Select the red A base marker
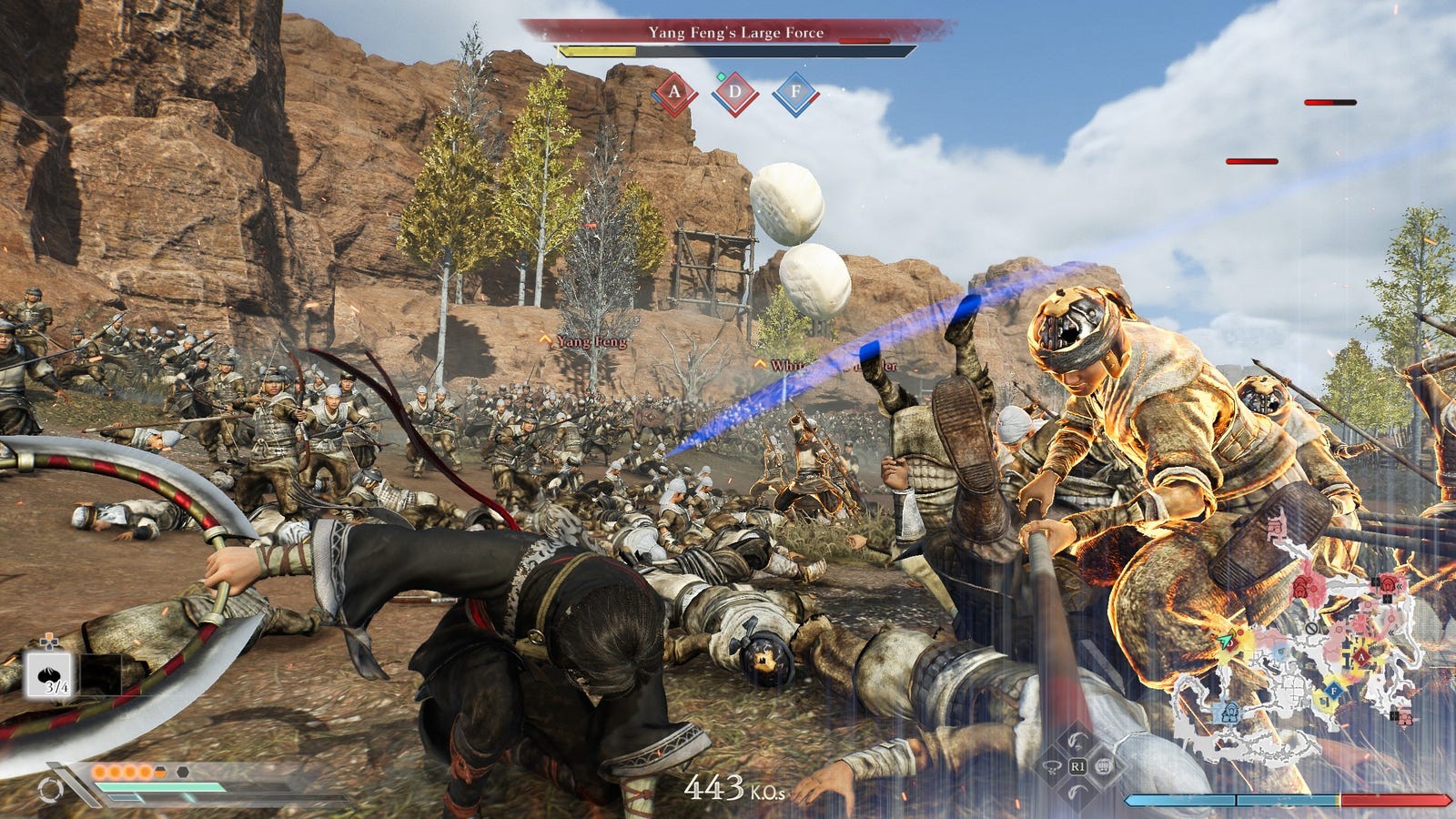 [x=674, y=92]
